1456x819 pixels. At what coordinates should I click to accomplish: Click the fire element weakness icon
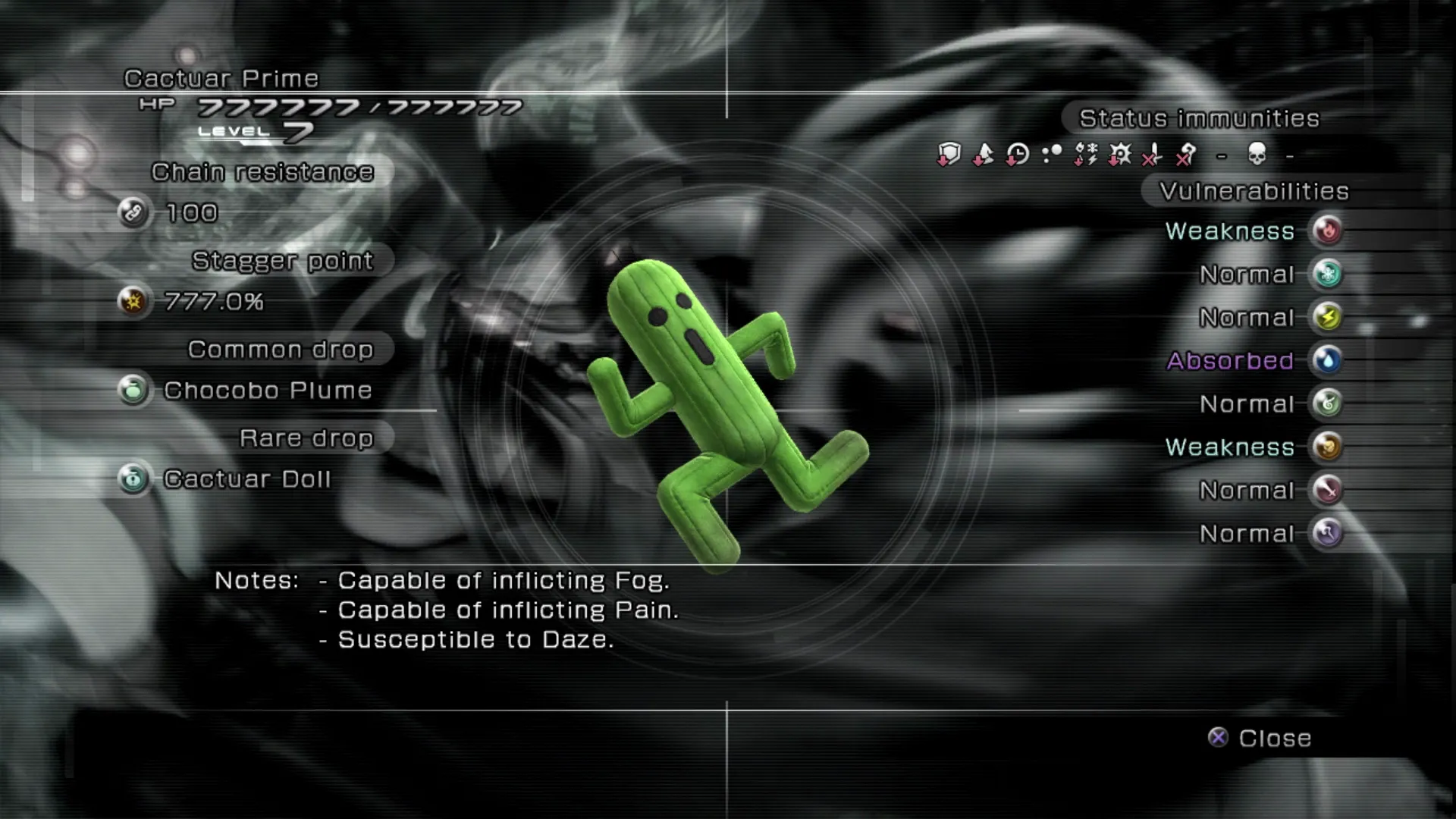(1327, 231)
